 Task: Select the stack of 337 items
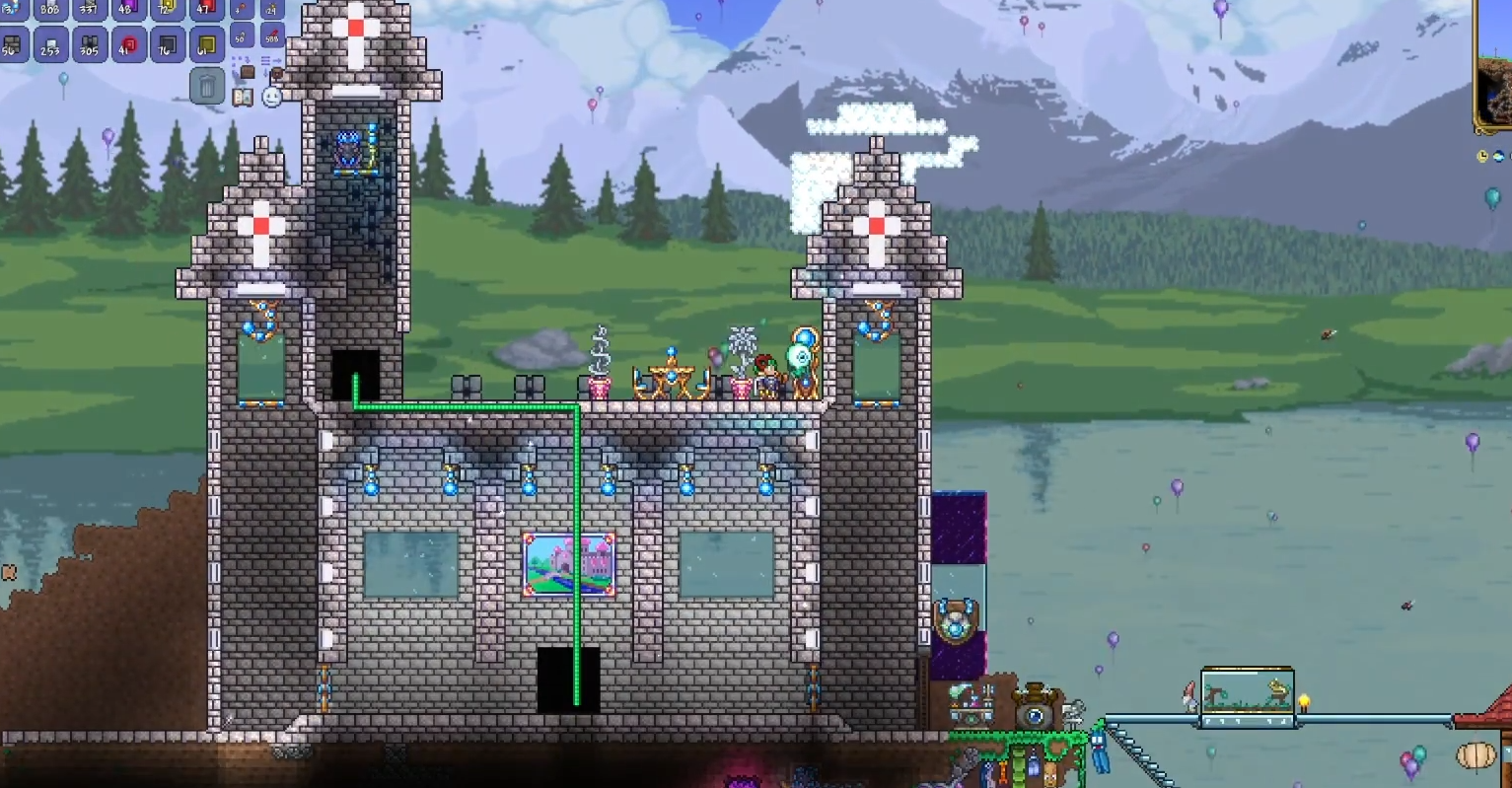coord(90,9)
